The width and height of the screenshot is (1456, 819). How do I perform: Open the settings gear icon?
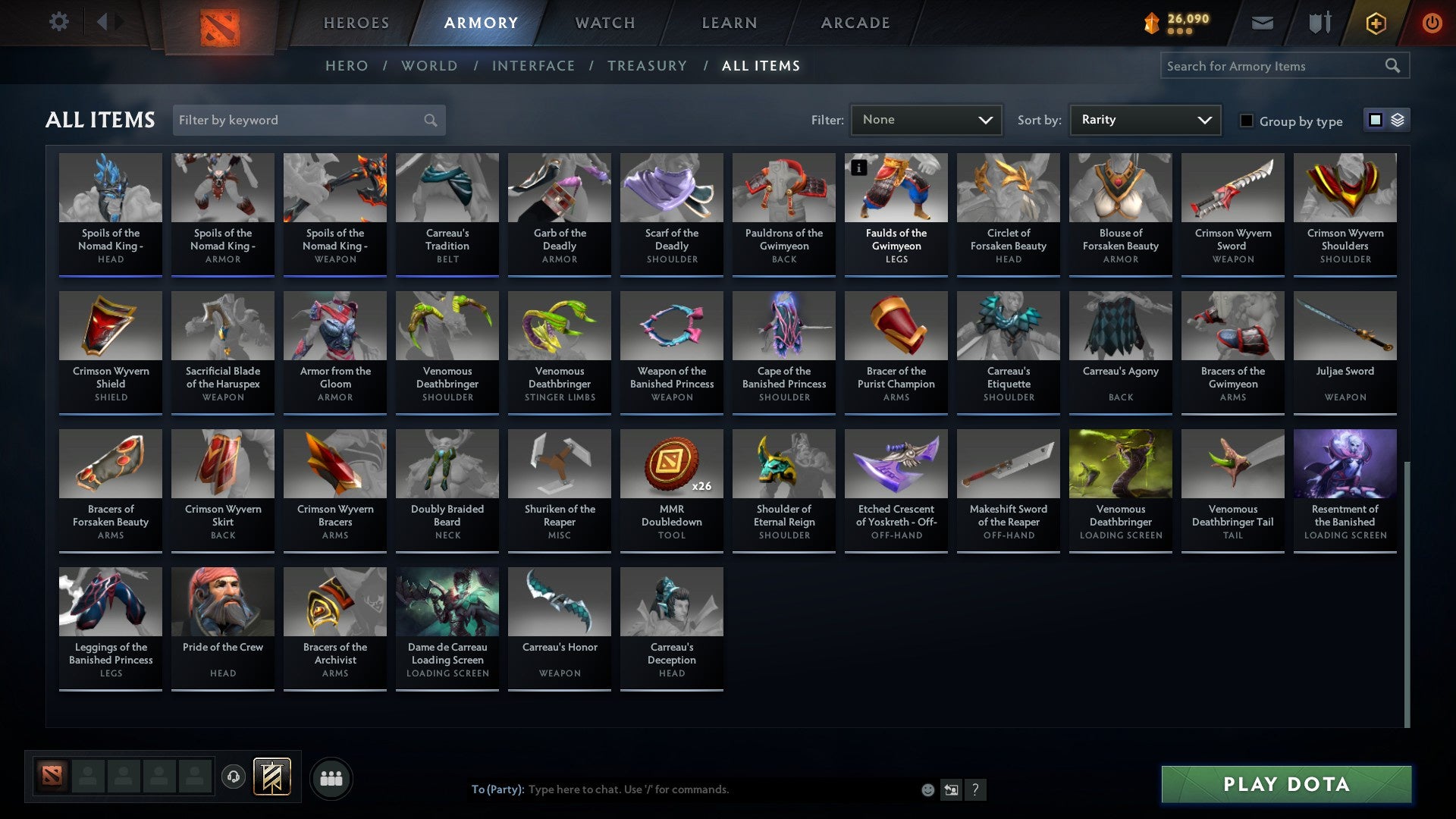tap(58, 22)
